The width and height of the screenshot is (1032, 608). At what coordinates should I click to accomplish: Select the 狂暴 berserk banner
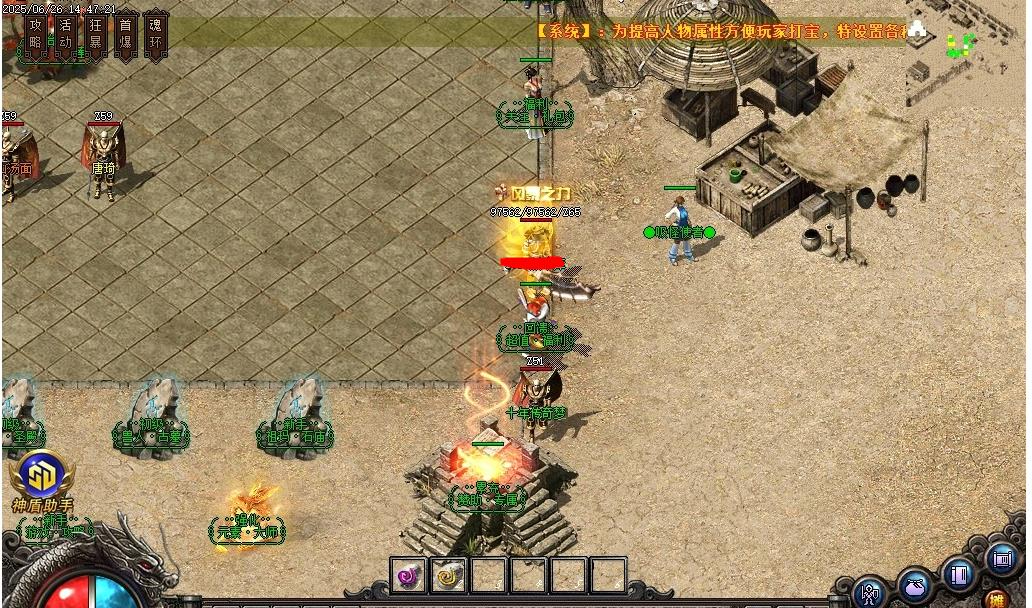[96, 33]
